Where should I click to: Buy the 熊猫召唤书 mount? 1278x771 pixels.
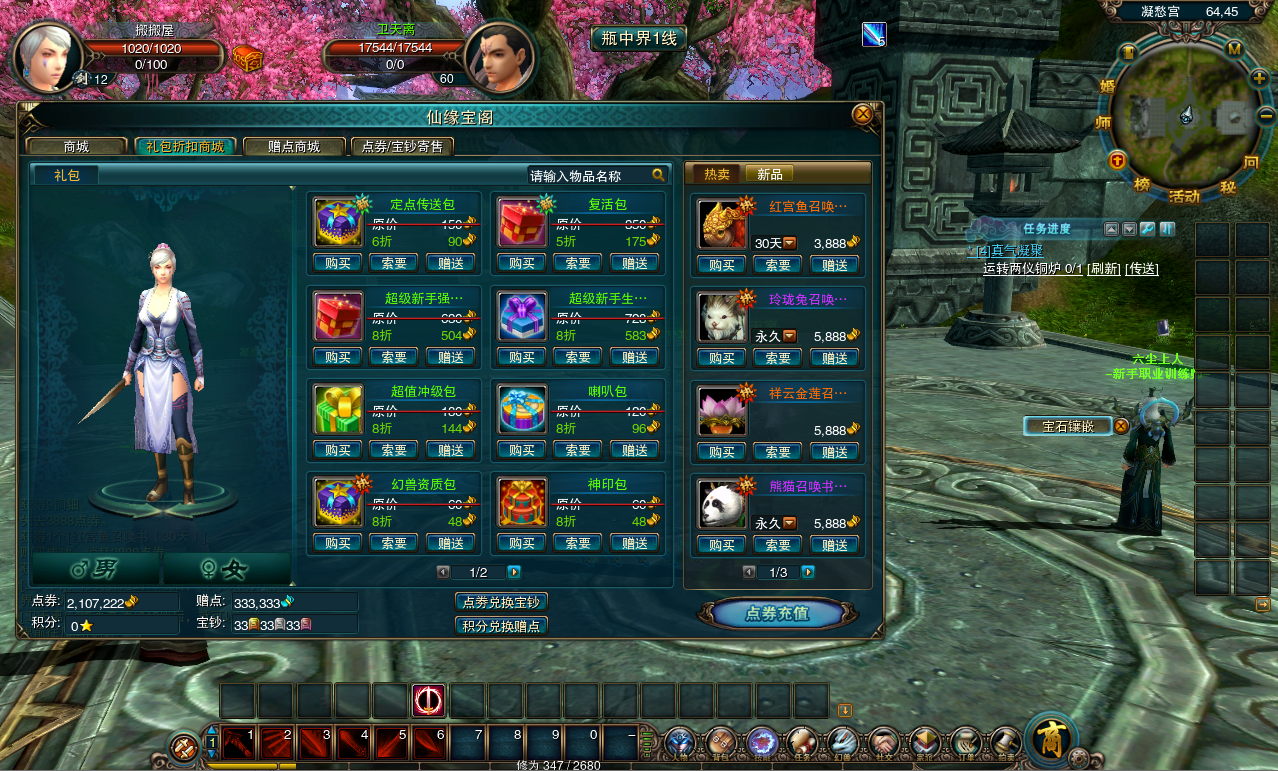coord(721,545)
